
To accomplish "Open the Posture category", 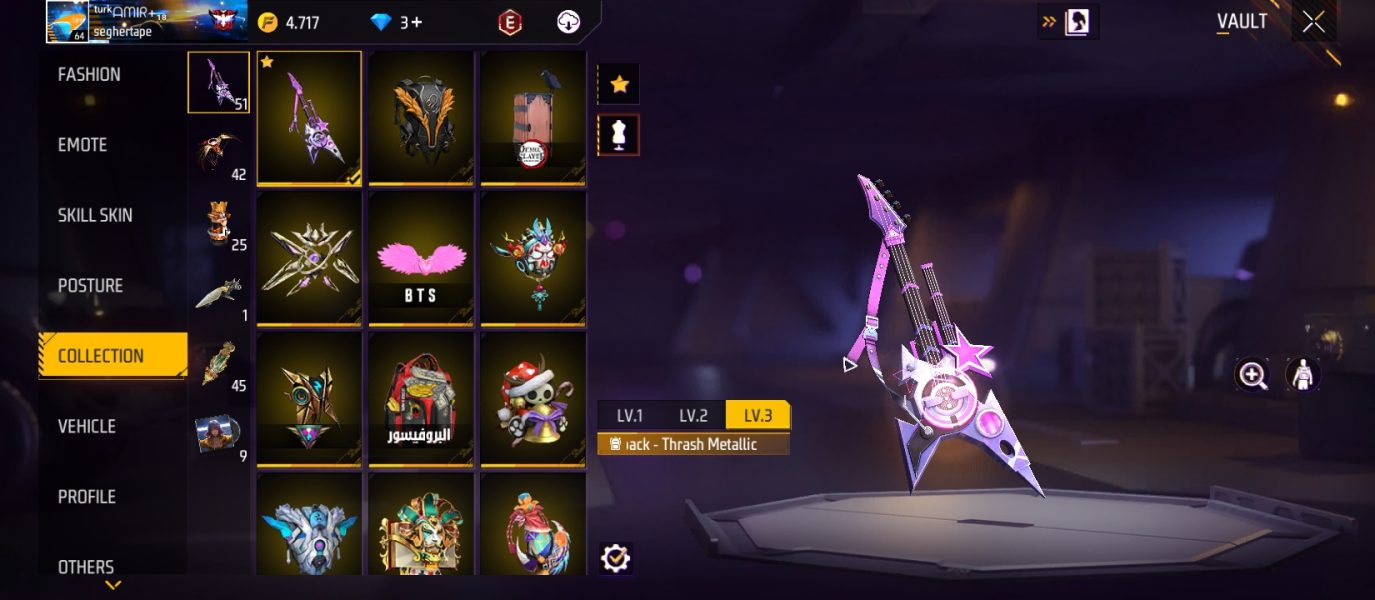I will click(90, 286).
